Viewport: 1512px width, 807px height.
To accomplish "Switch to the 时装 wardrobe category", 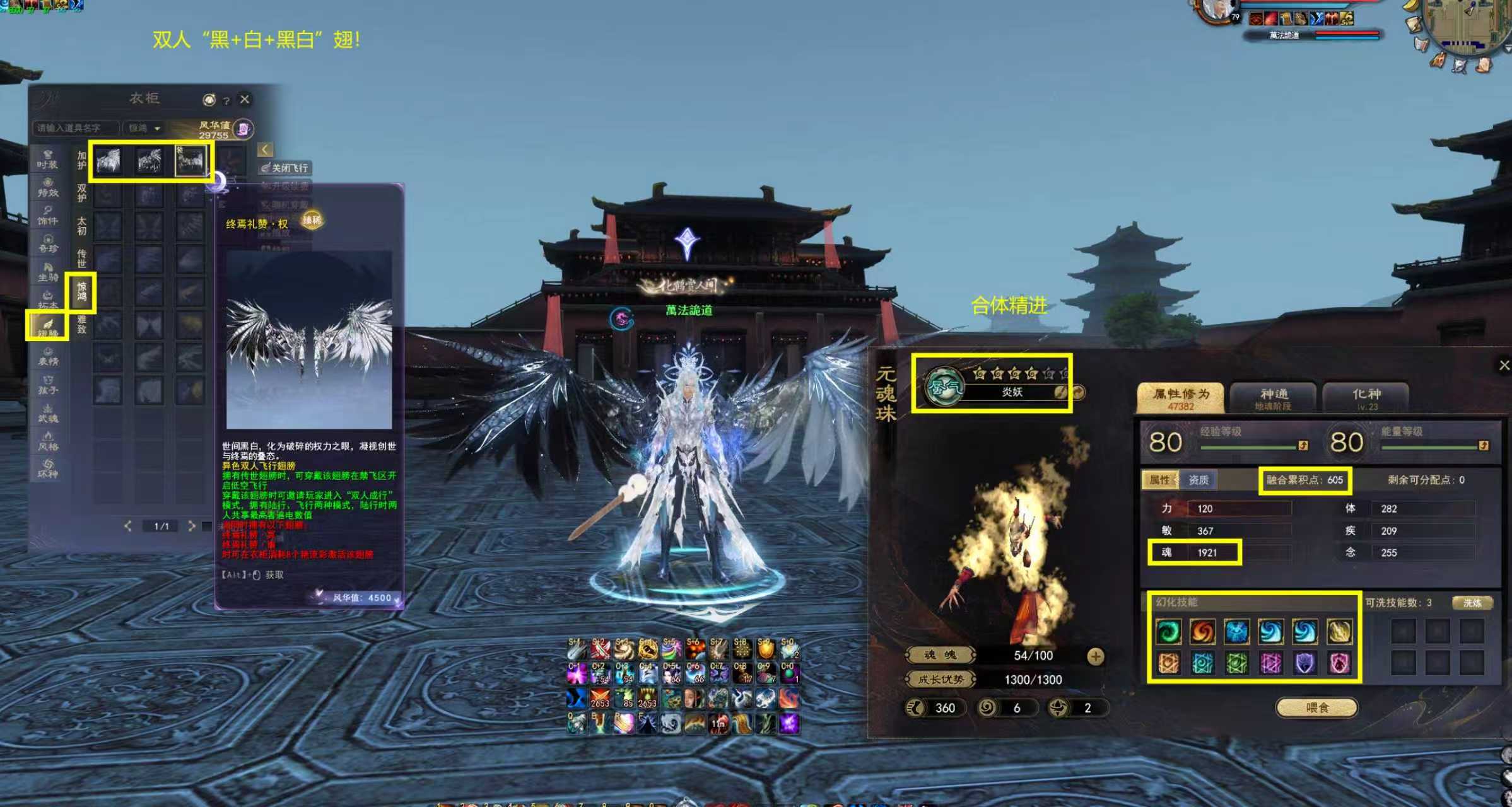I will click(x=47, y=158).
